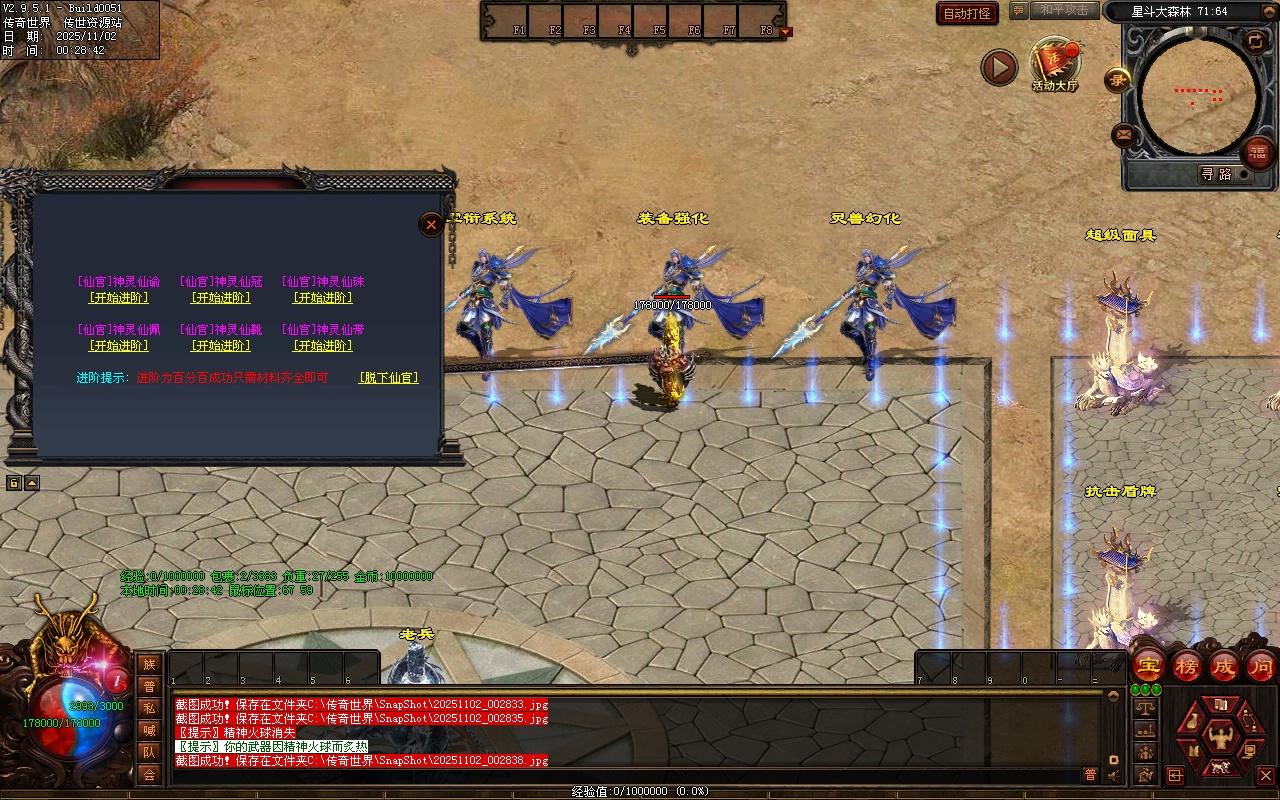Open the 榜 rankings orb
Viewport: 1280px width, 800px height.
click(x=1186, y=665)
